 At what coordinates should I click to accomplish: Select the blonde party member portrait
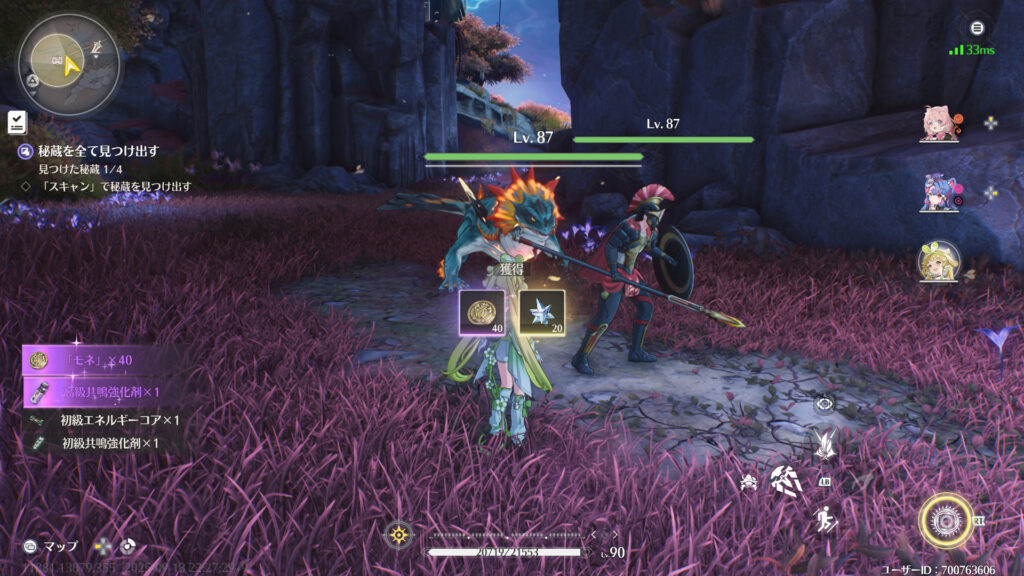point(938,261)
